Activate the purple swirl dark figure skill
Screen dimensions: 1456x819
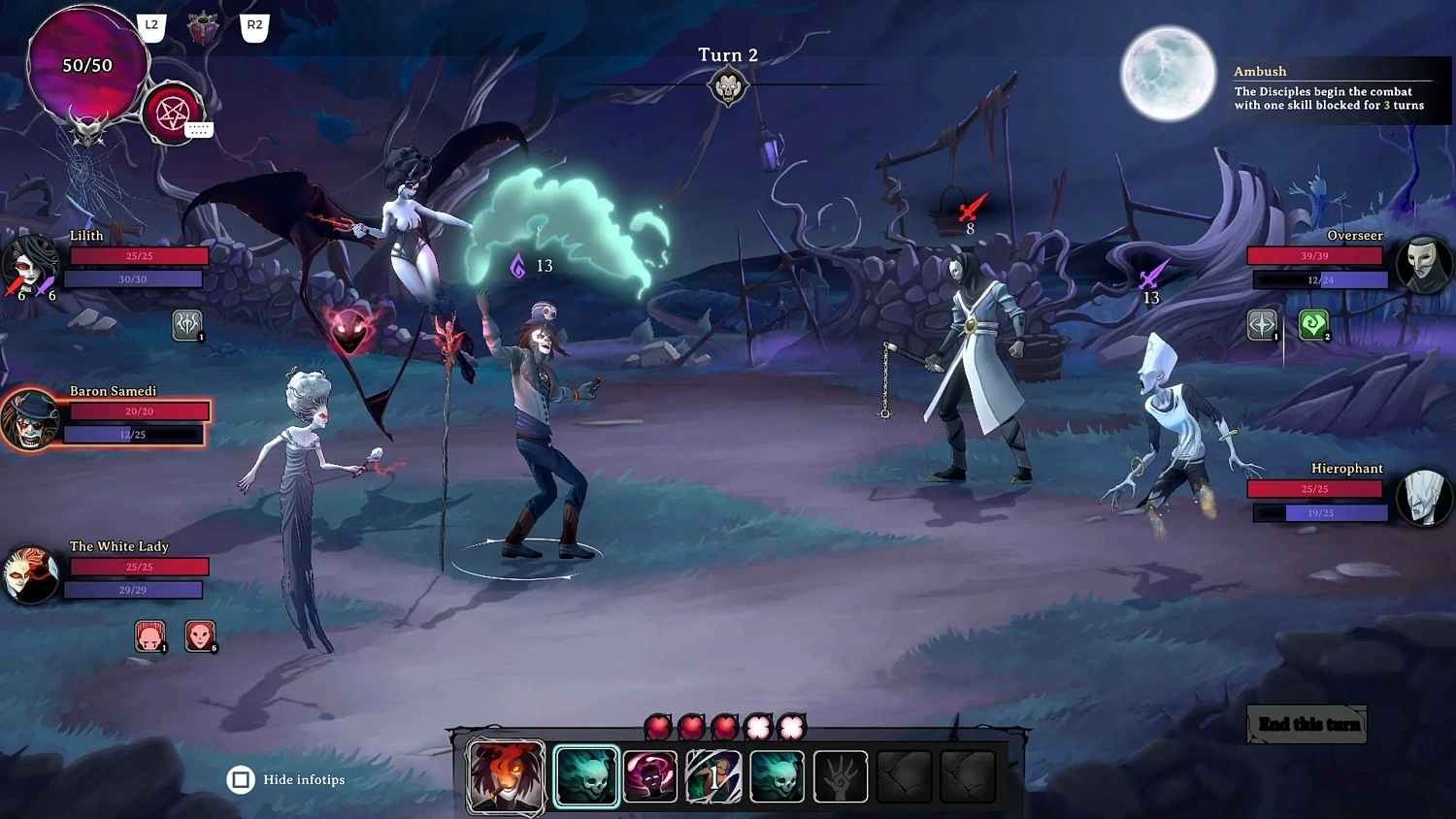(x=650, y=776)
